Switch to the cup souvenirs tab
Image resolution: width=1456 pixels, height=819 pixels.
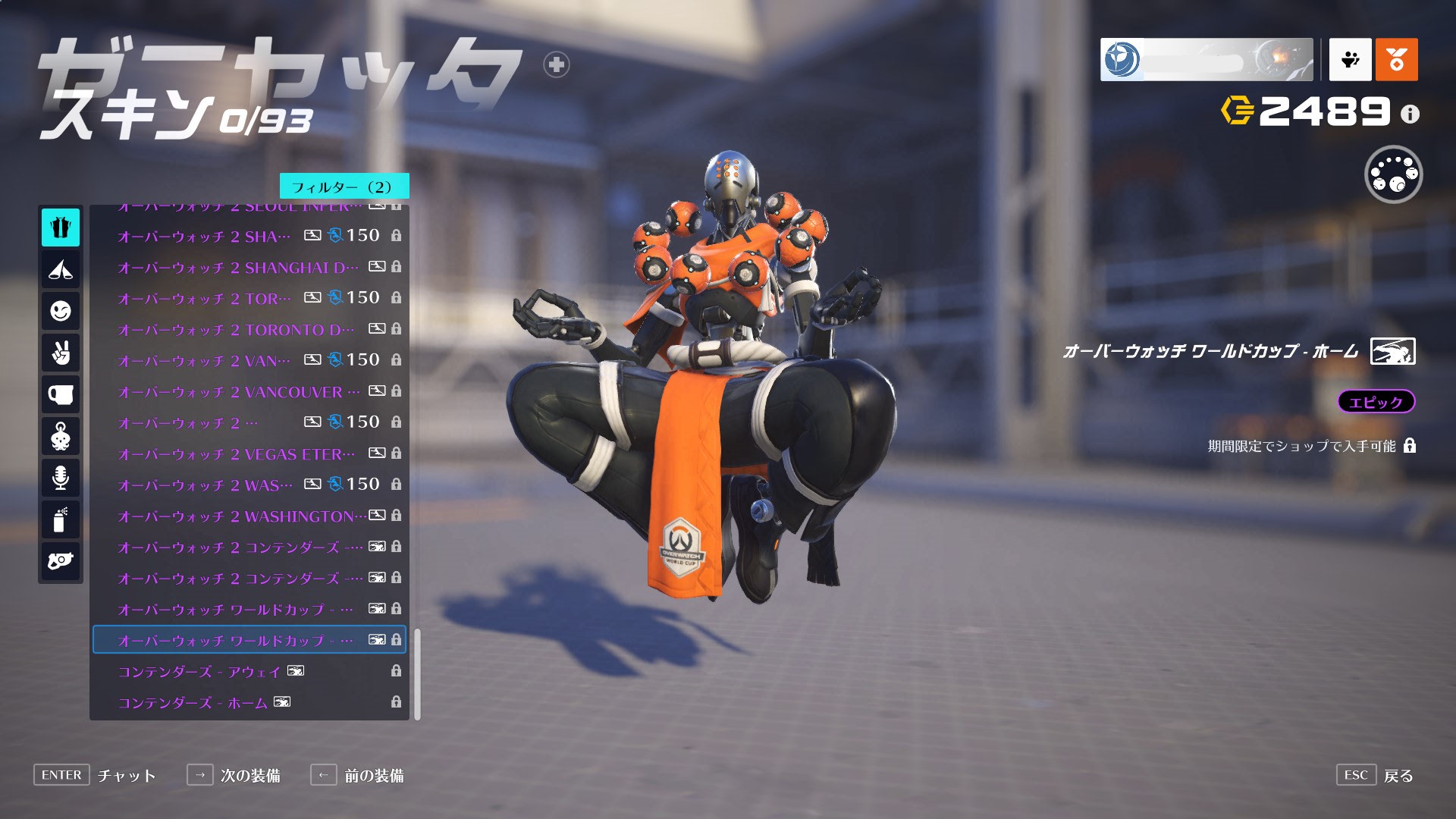click(x=61, y=394)
